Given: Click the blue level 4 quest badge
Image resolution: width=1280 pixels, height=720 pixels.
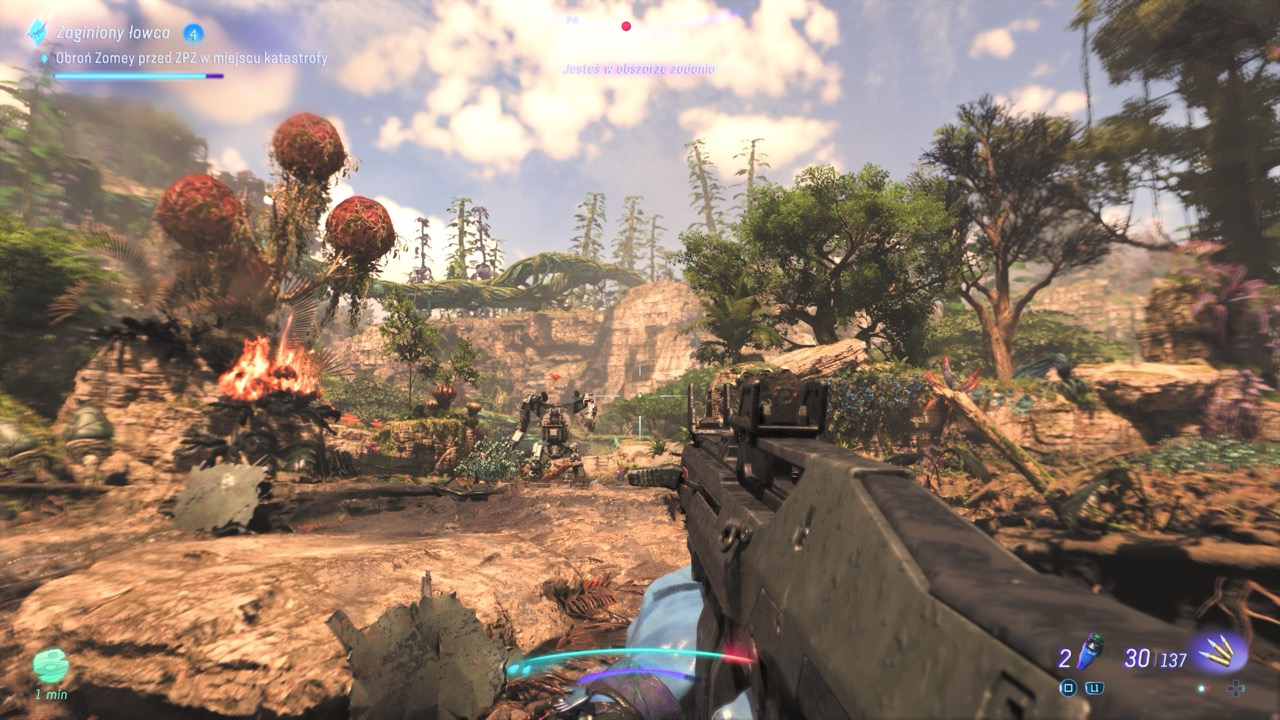Looking at the screenshot, I should (194, 33).
